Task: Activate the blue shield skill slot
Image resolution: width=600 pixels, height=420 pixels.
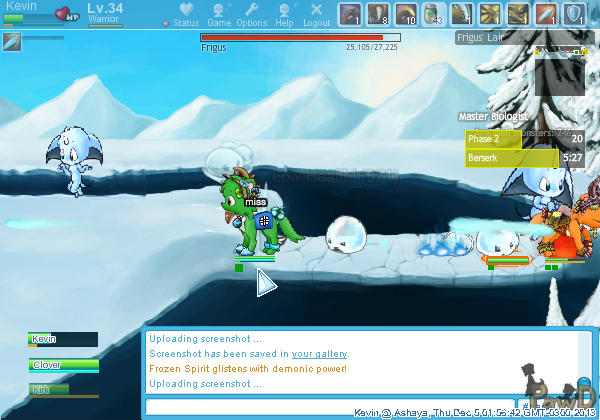Action: pyautogui.click(x=575, y=14)
